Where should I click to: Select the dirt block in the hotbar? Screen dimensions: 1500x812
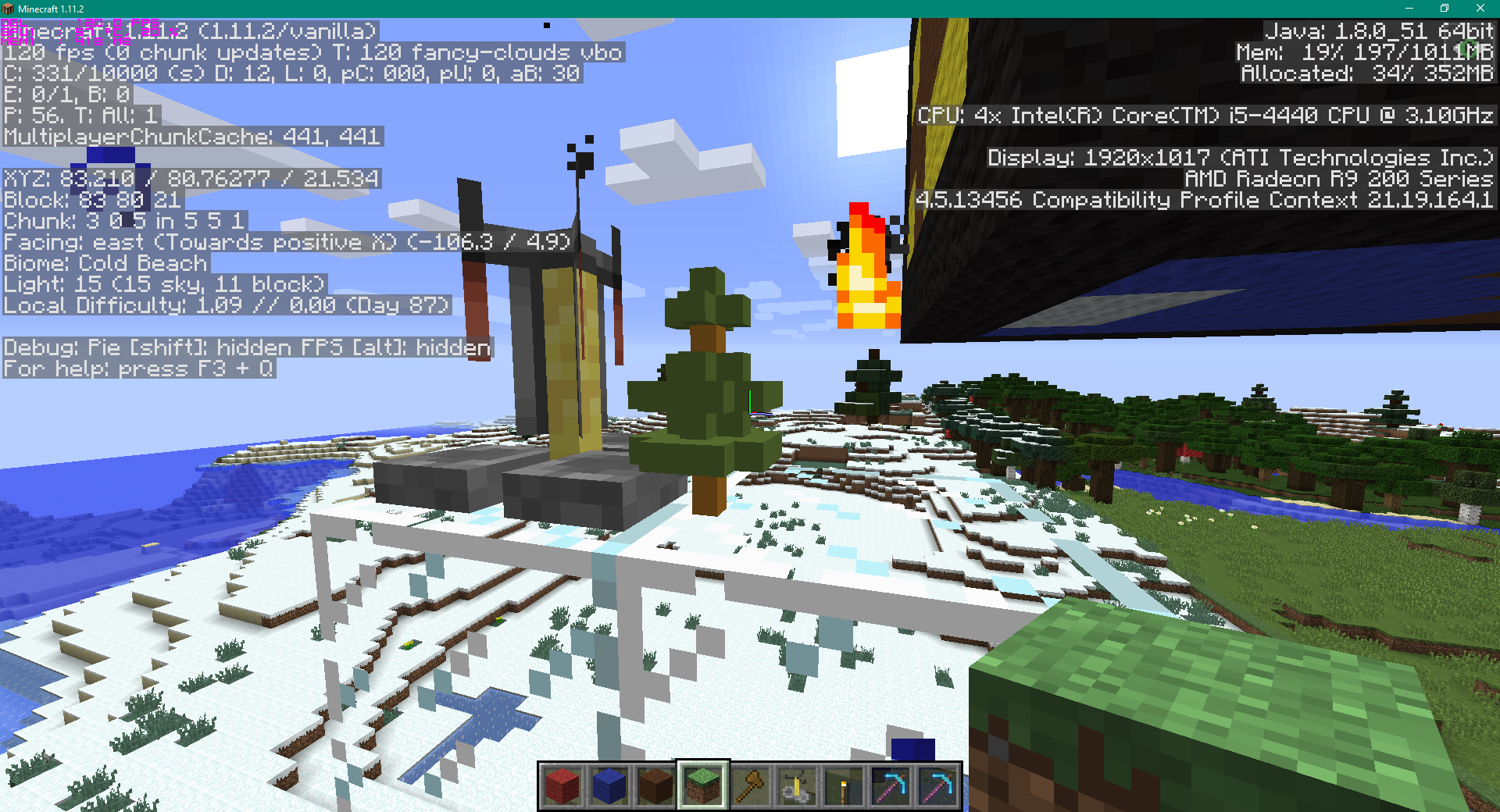point(656,786)
